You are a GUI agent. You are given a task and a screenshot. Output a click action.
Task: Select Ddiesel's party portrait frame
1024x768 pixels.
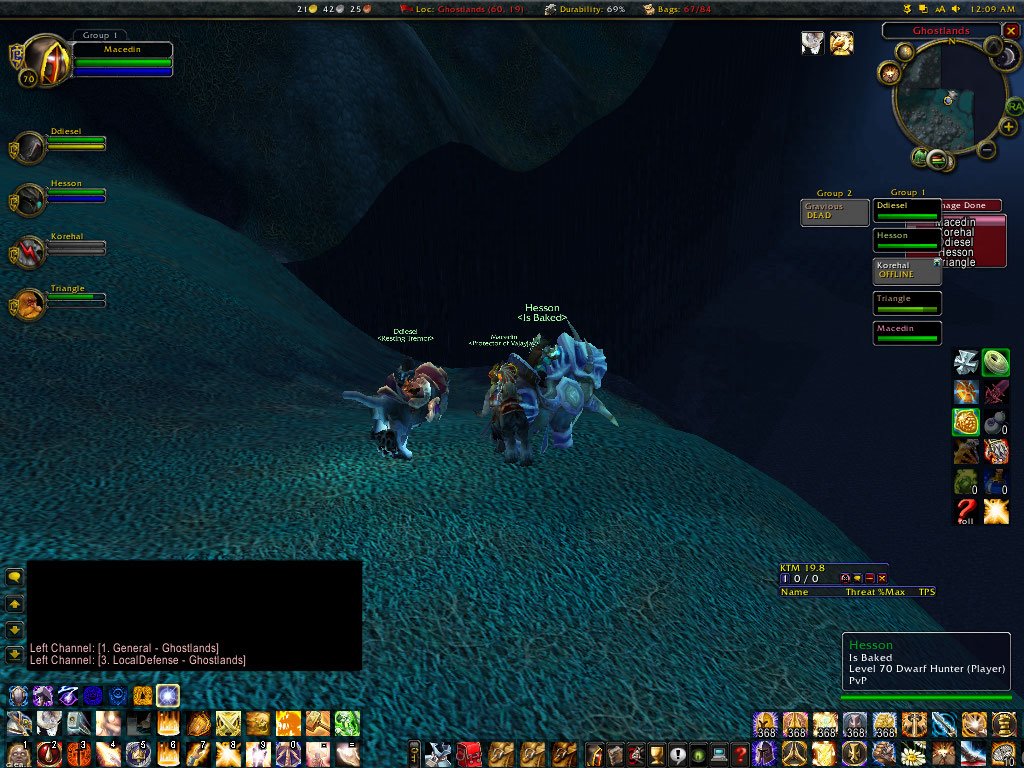(30, 148)
